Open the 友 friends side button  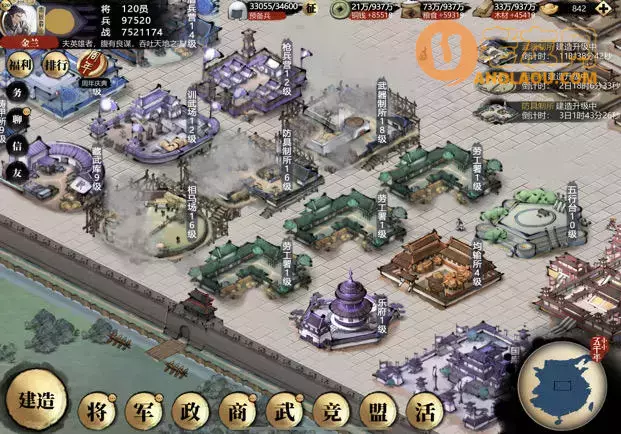click(16, 172)
